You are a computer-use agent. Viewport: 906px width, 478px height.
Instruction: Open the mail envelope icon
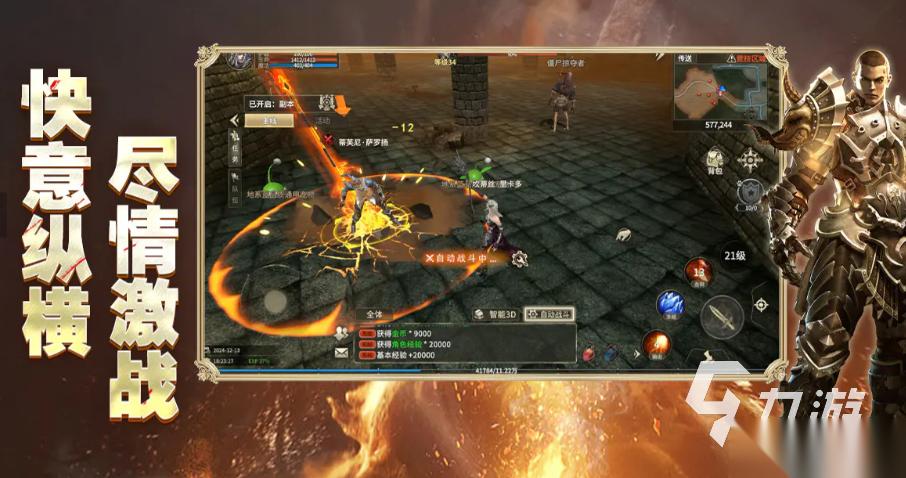(342, 352)
